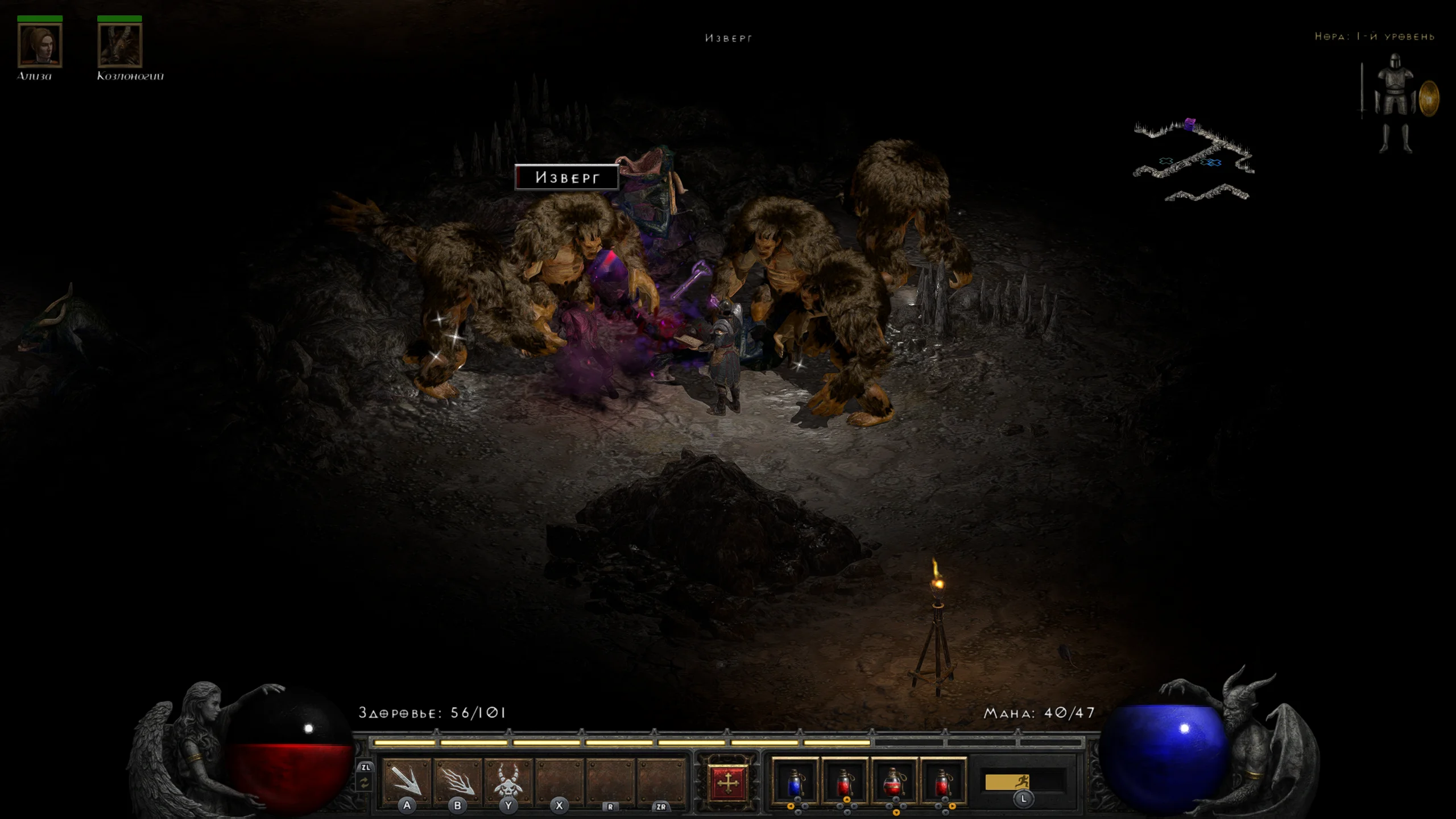Click the red cross emblem button
1456x819 pixels.
tap(727, 783)
